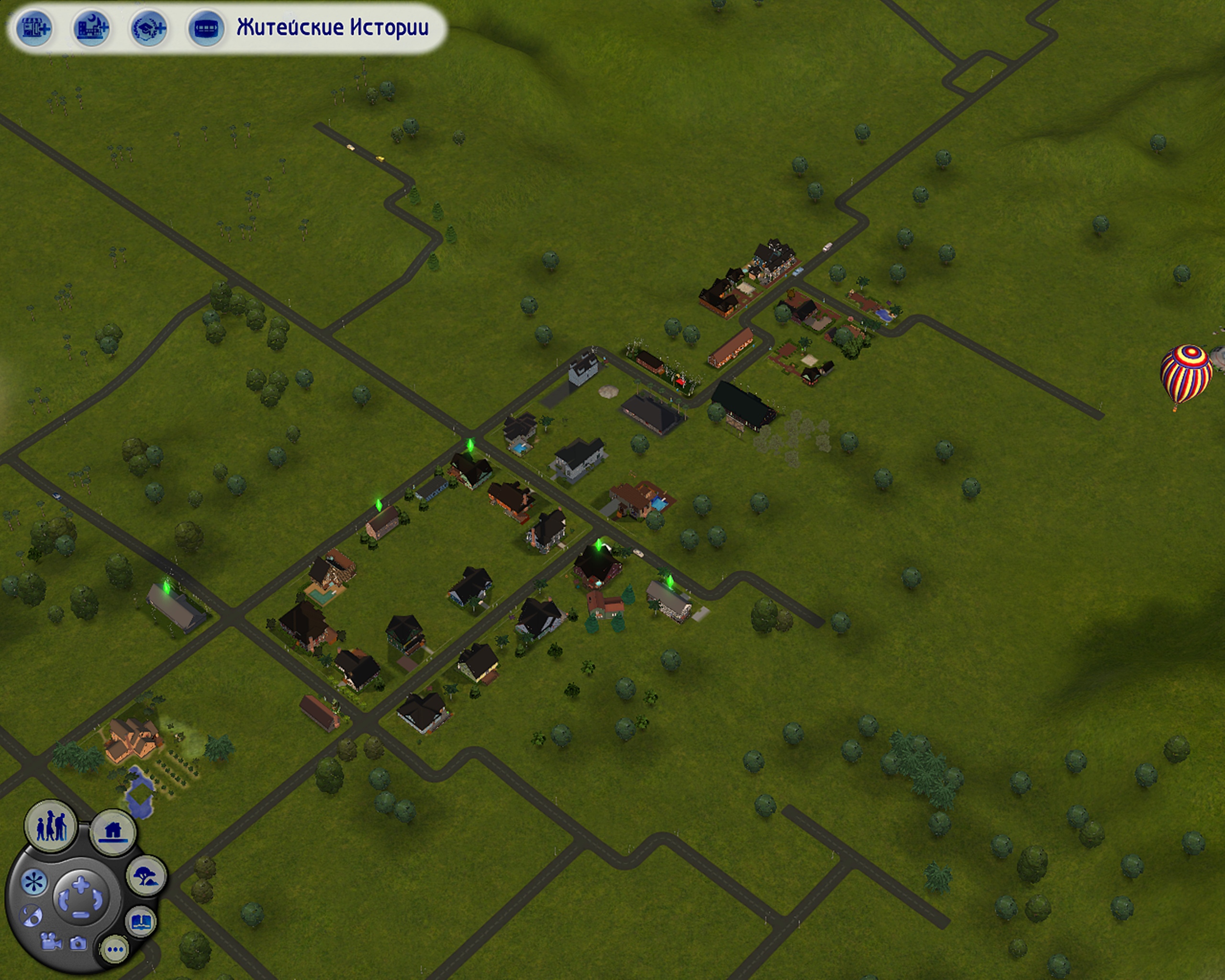Open the three-dots options menu

[x=115, y=949]
